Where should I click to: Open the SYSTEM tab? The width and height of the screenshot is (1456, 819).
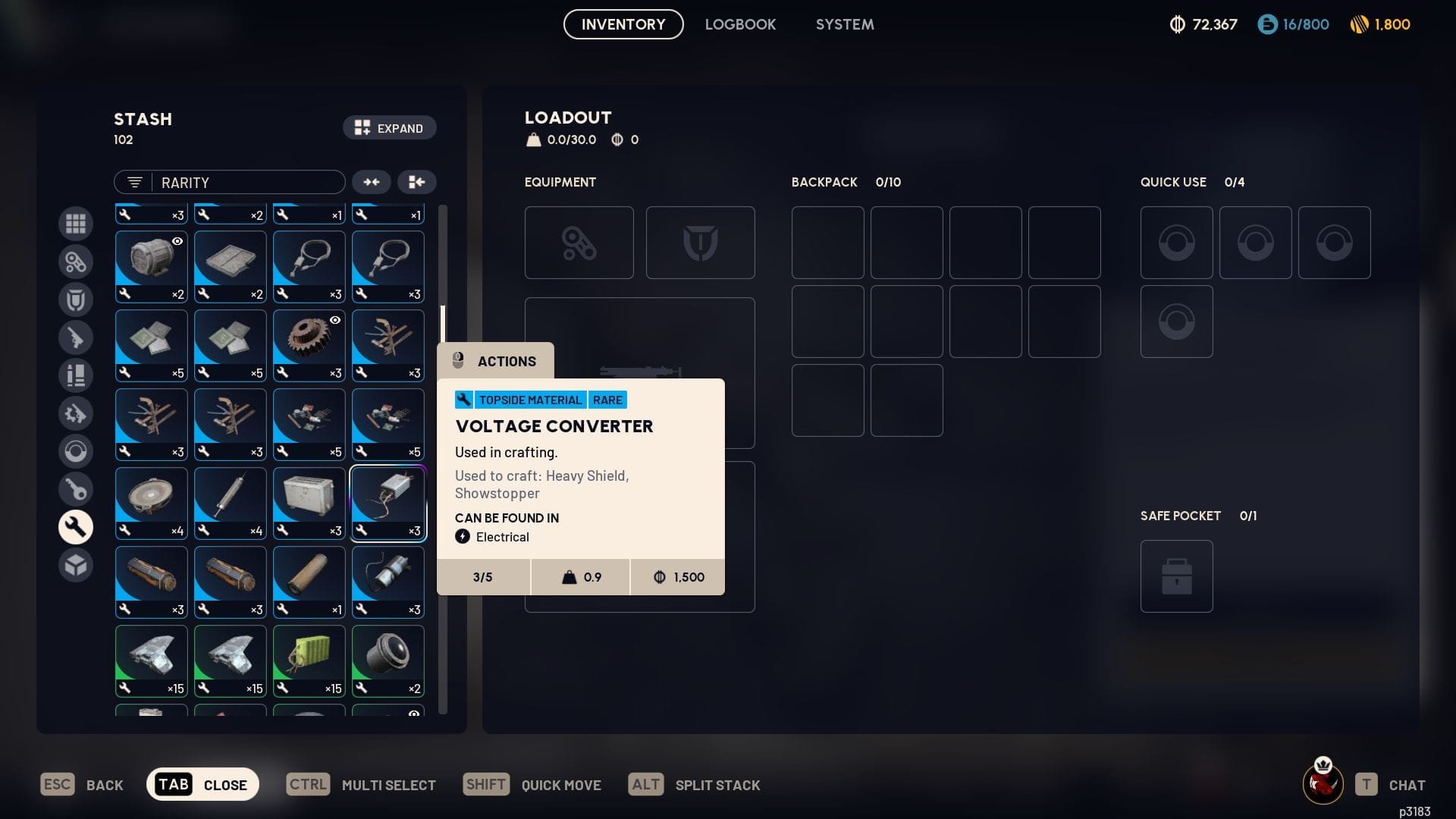(844, 24)
